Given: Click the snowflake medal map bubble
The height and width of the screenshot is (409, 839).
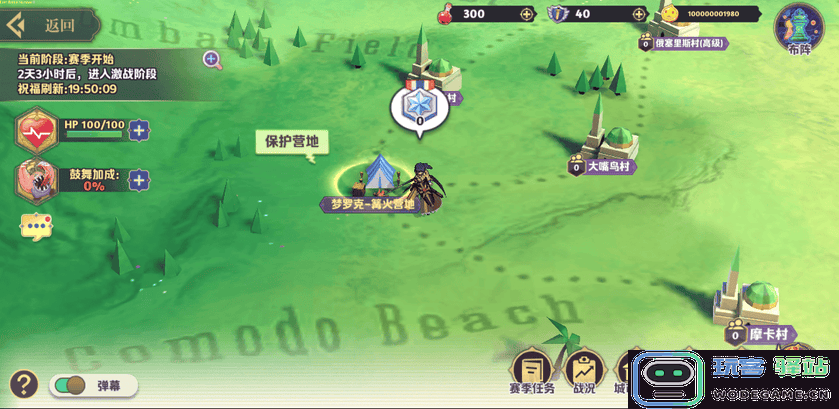Looking at the screenshot, I should coord(419,106).
